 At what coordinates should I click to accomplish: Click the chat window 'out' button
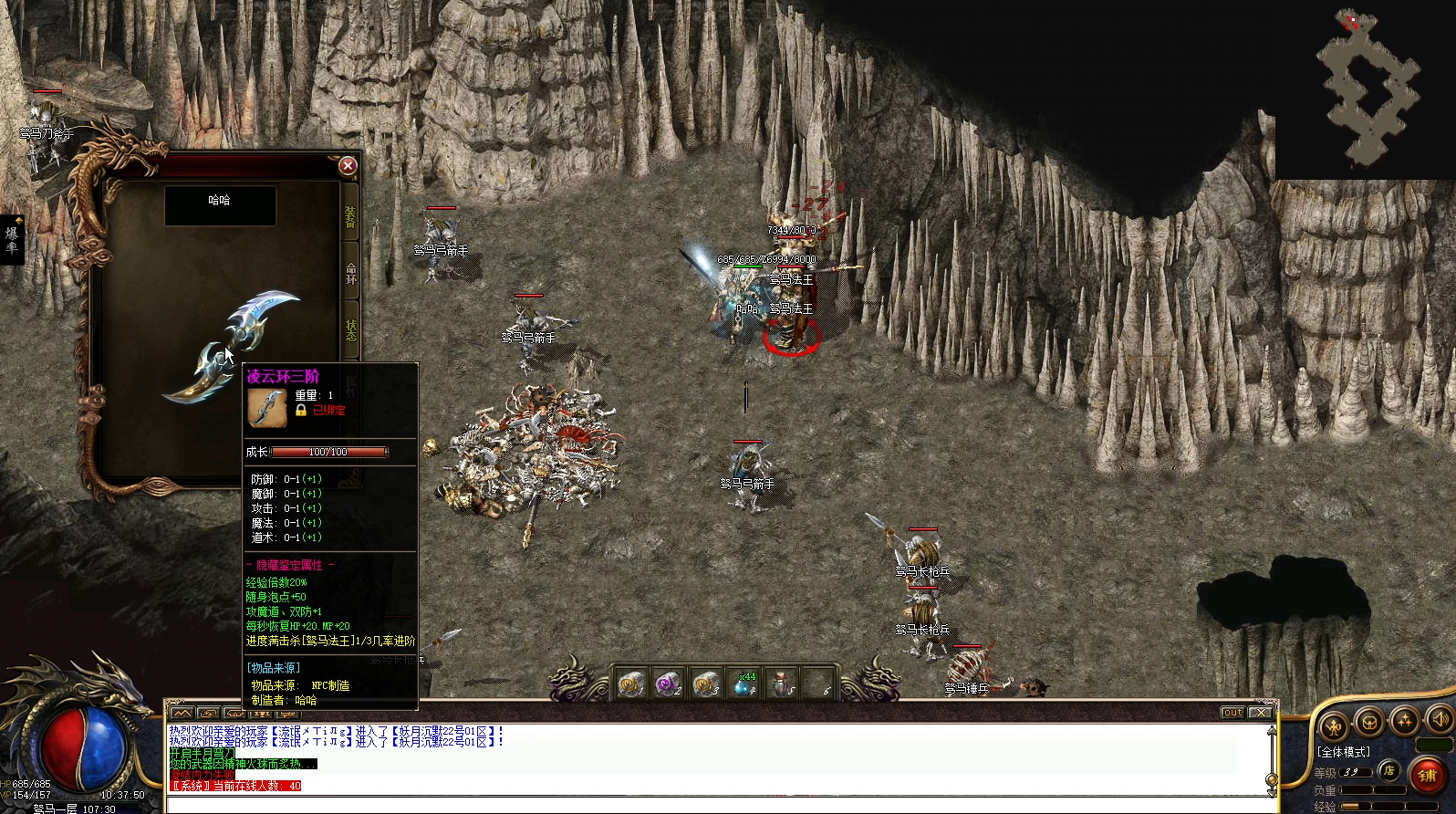pos(1232,713)
